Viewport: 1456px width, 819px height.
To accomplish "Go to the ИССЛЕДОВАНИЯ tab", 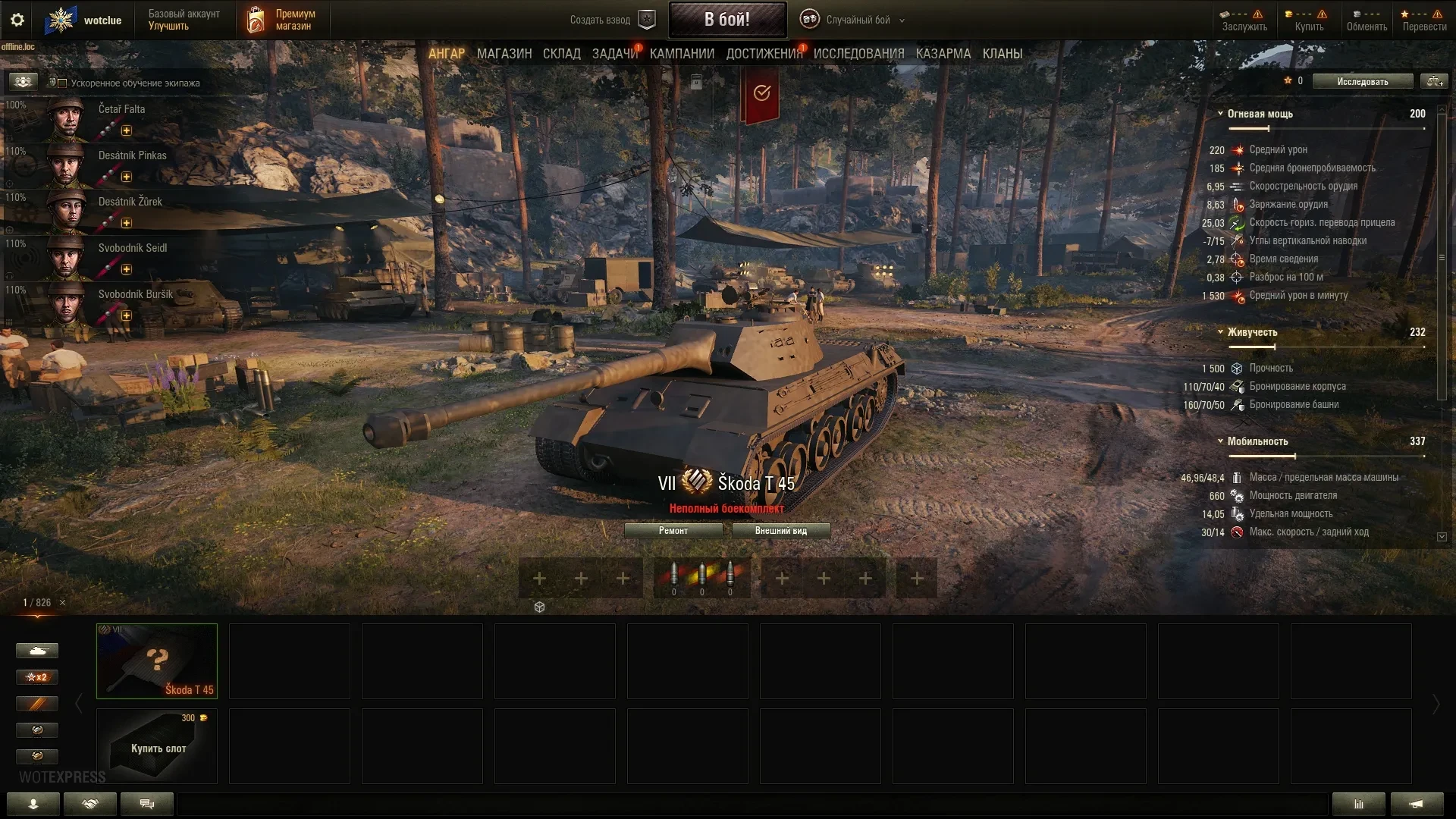I will tap(858, 54).
